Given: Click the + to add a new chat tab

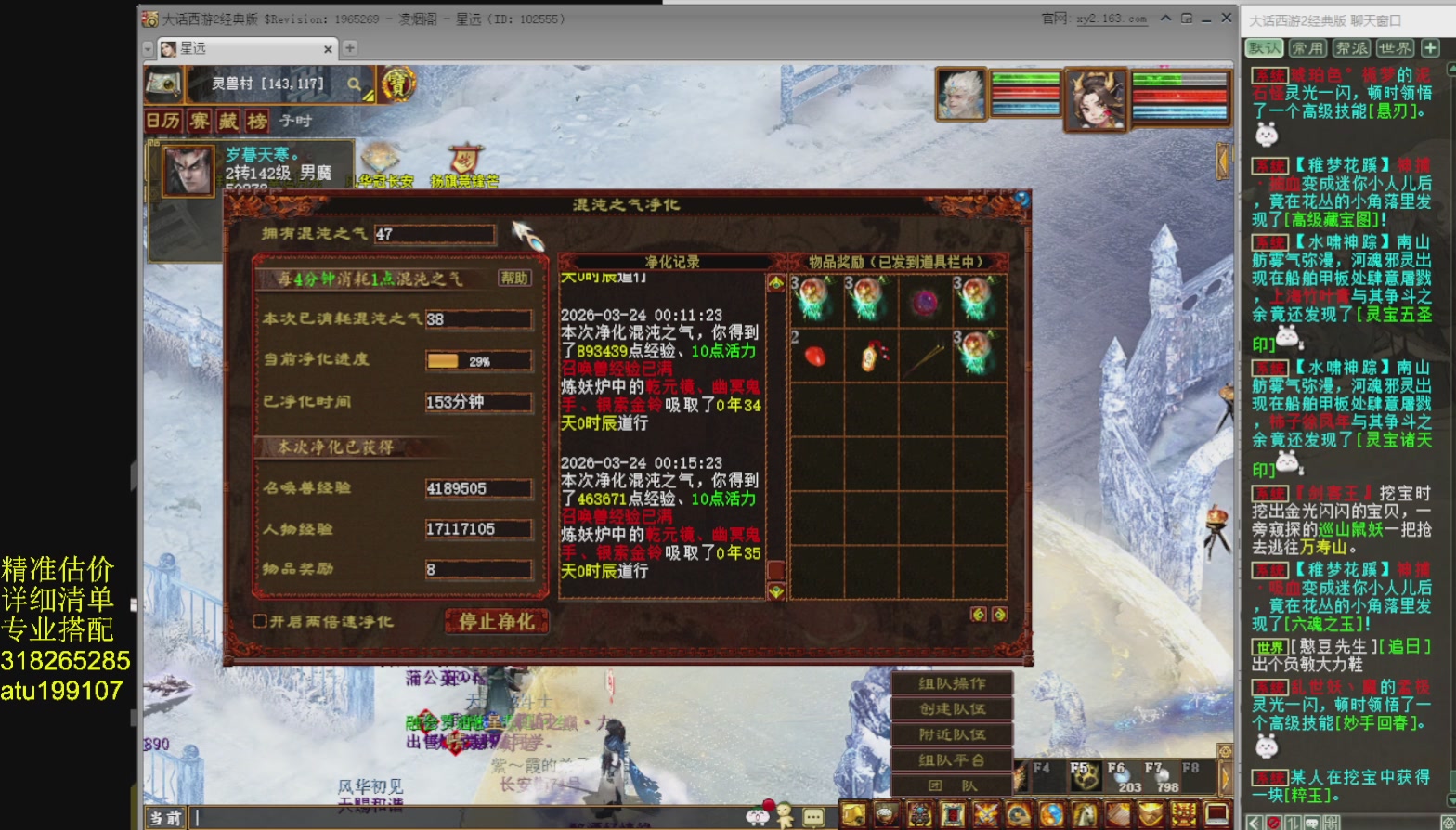Looking at the screenshot, I should (x=1431, y=48).
